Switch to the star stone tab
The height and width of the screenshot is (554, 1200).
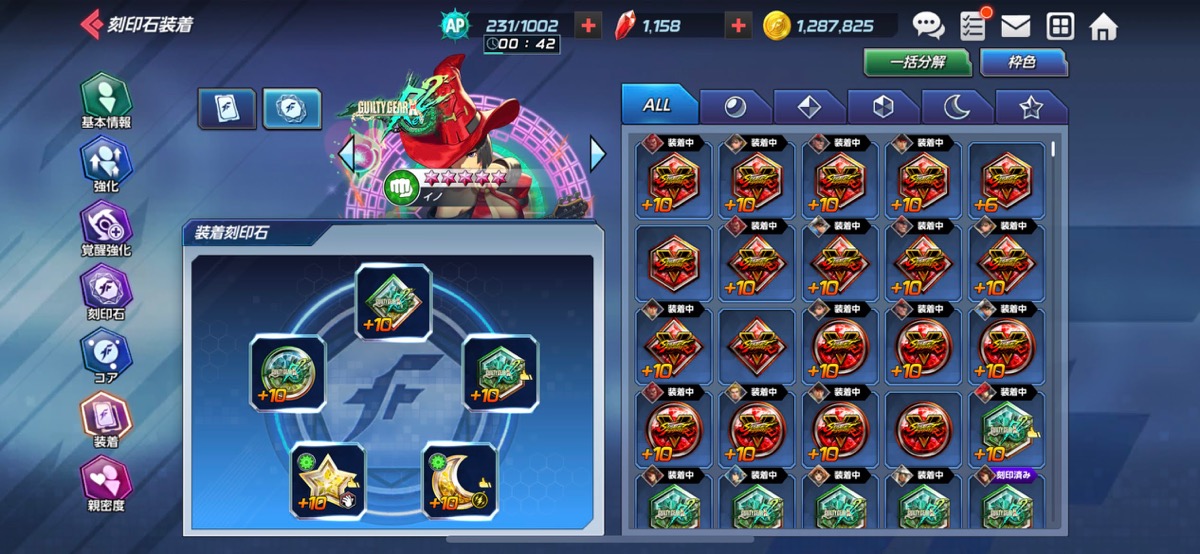[1031, 107]
